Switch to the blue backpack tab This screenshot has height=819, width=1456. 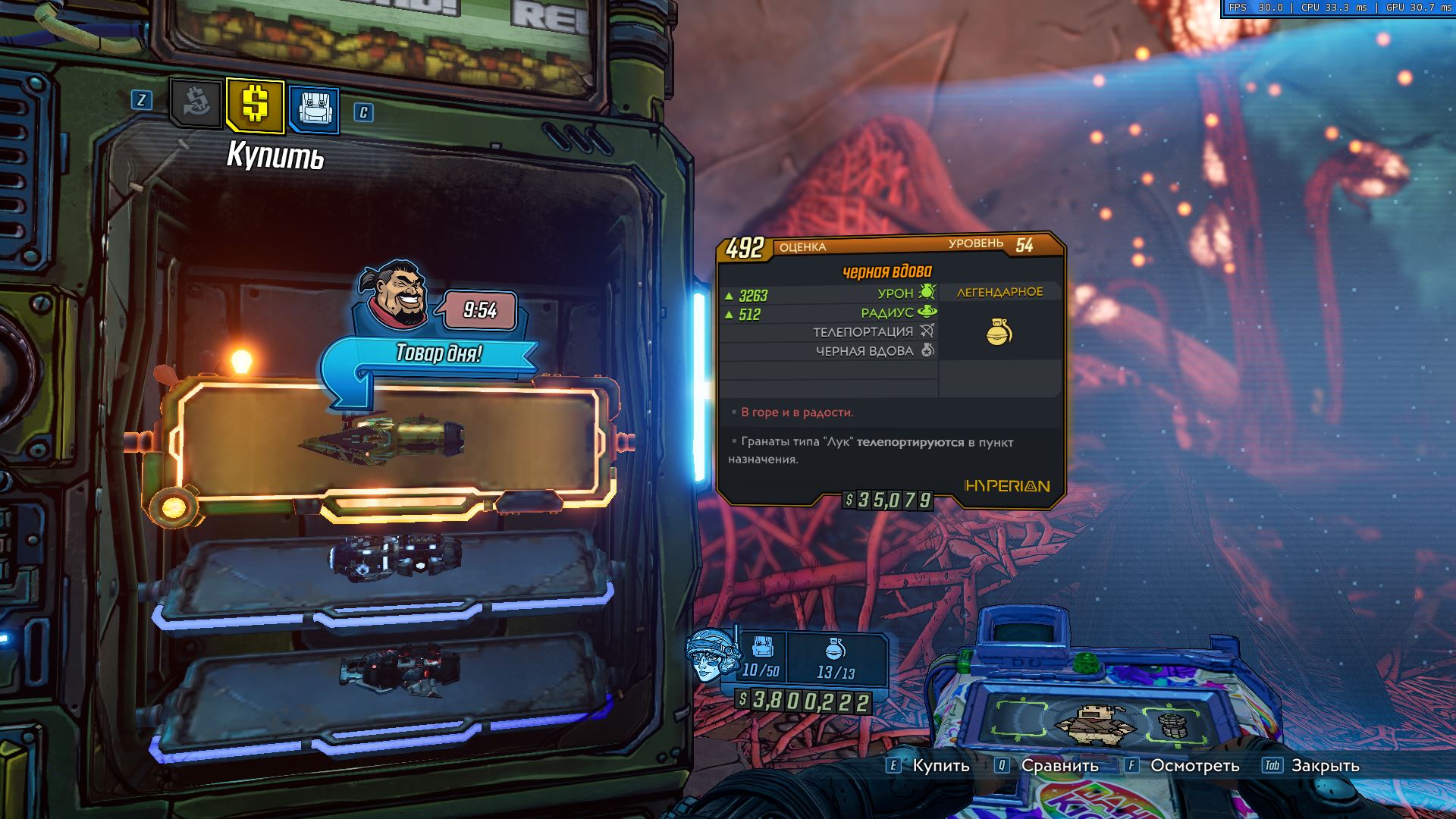coord(313,109)
